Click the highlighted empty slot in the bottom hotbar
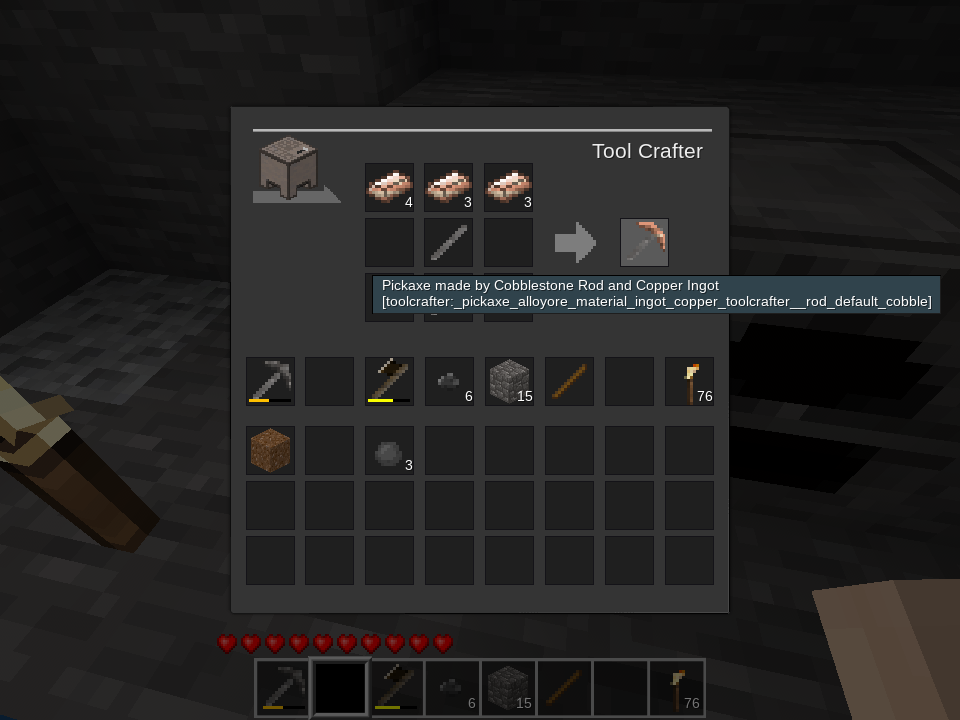This screenshot has height=720, width=960. 341,688
